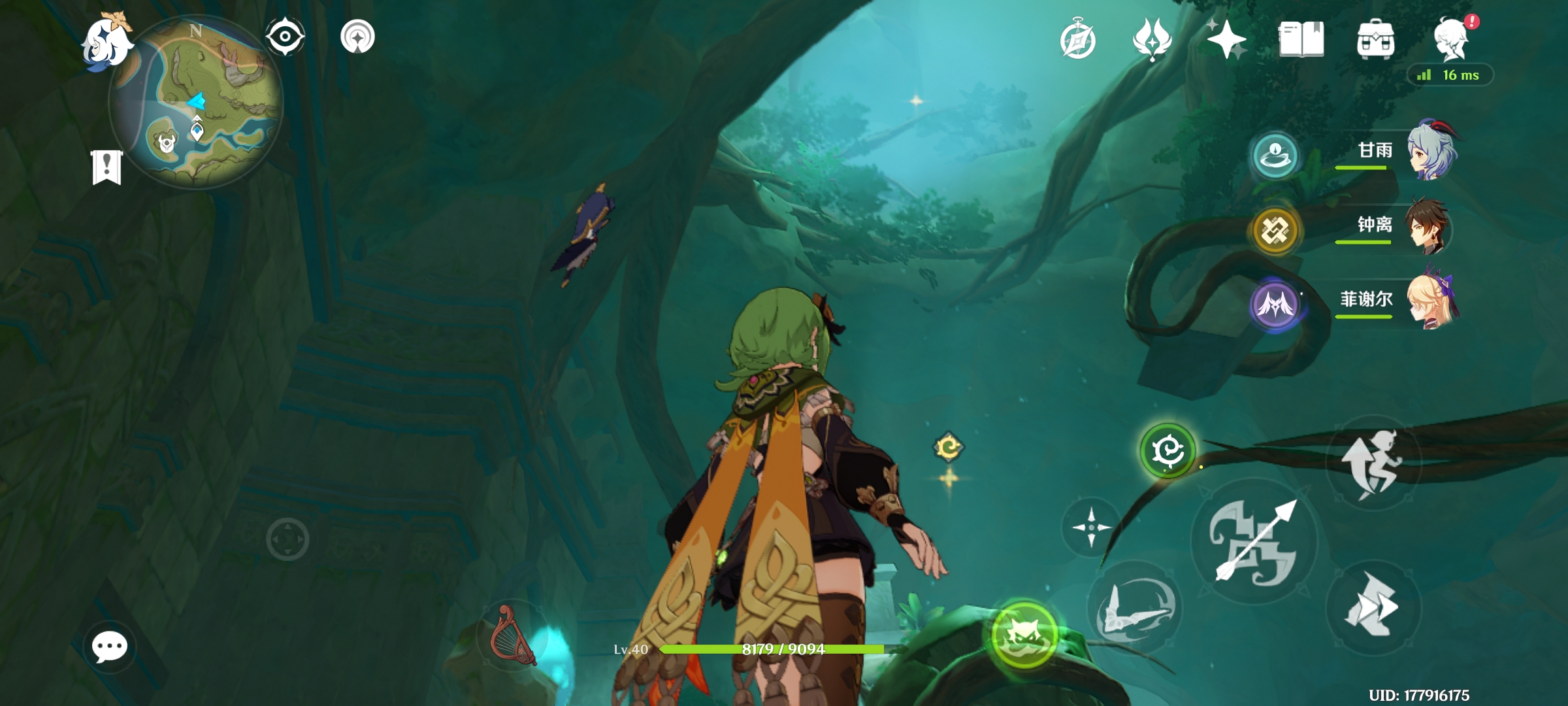Open the Adventurer Handbook compass icon
The width and height of the screenshot is (1568, 706).
(1077, 41)
